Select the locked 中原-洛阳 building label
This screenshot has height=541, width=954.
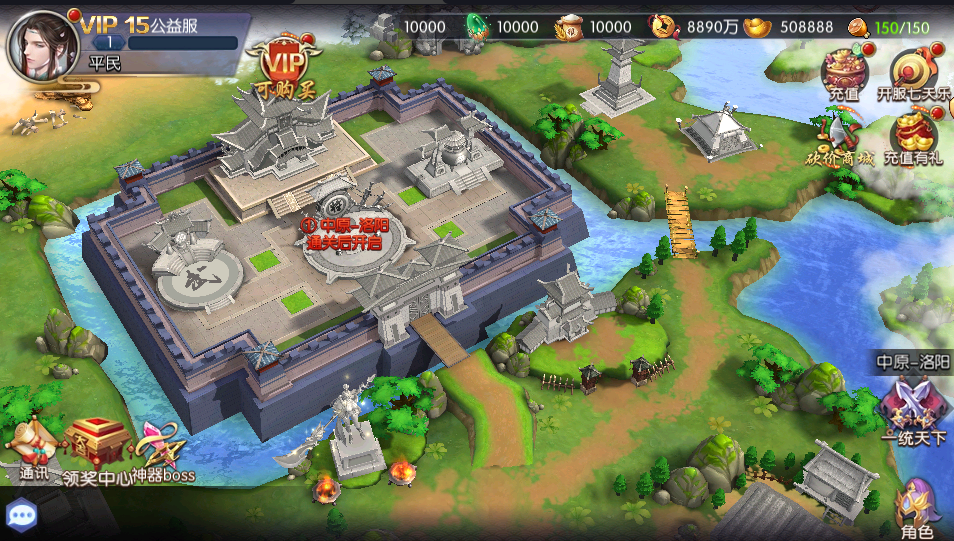(346, 232)
